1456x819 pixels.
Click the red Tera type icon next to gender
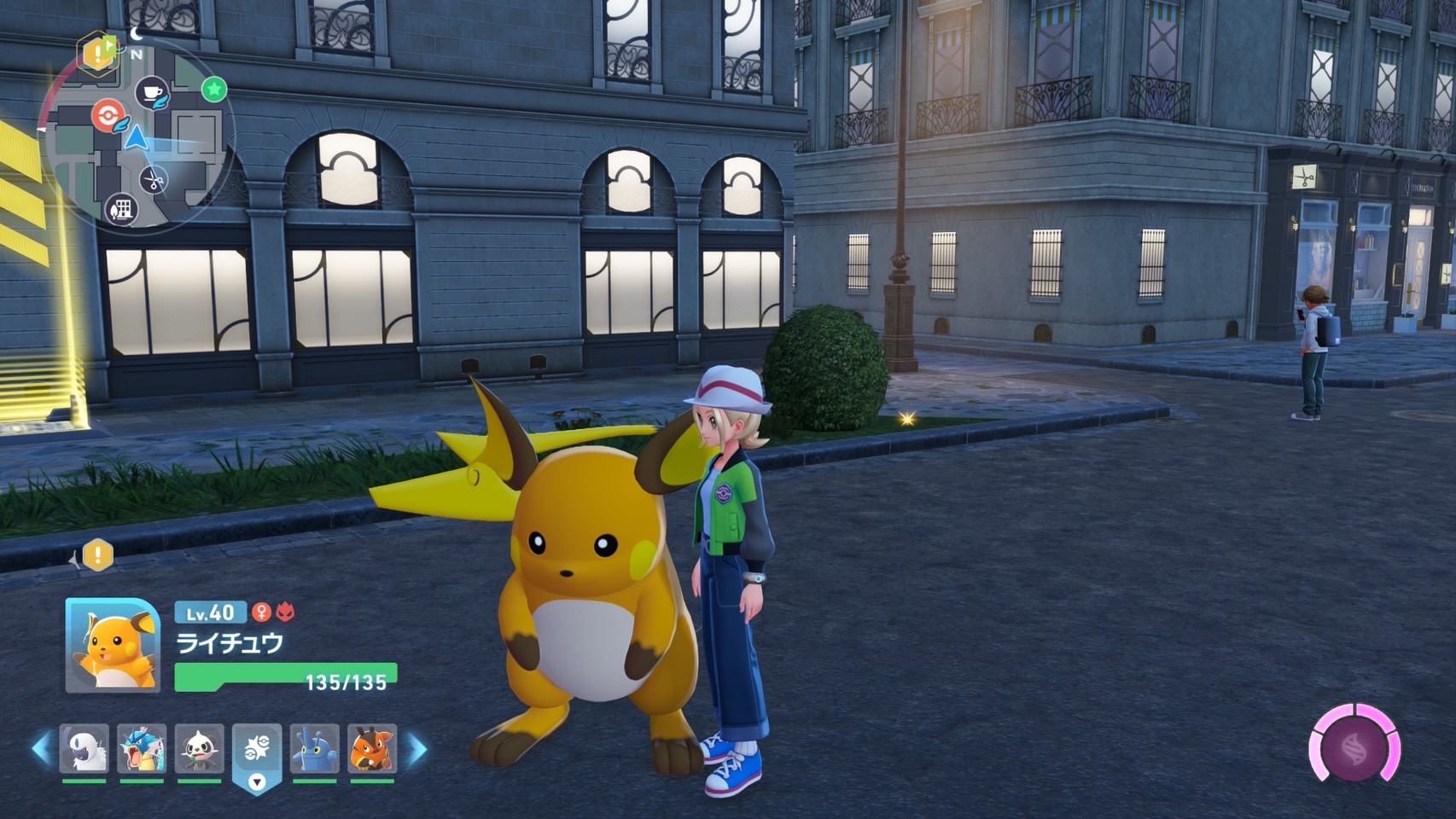[x=286, y=613]
